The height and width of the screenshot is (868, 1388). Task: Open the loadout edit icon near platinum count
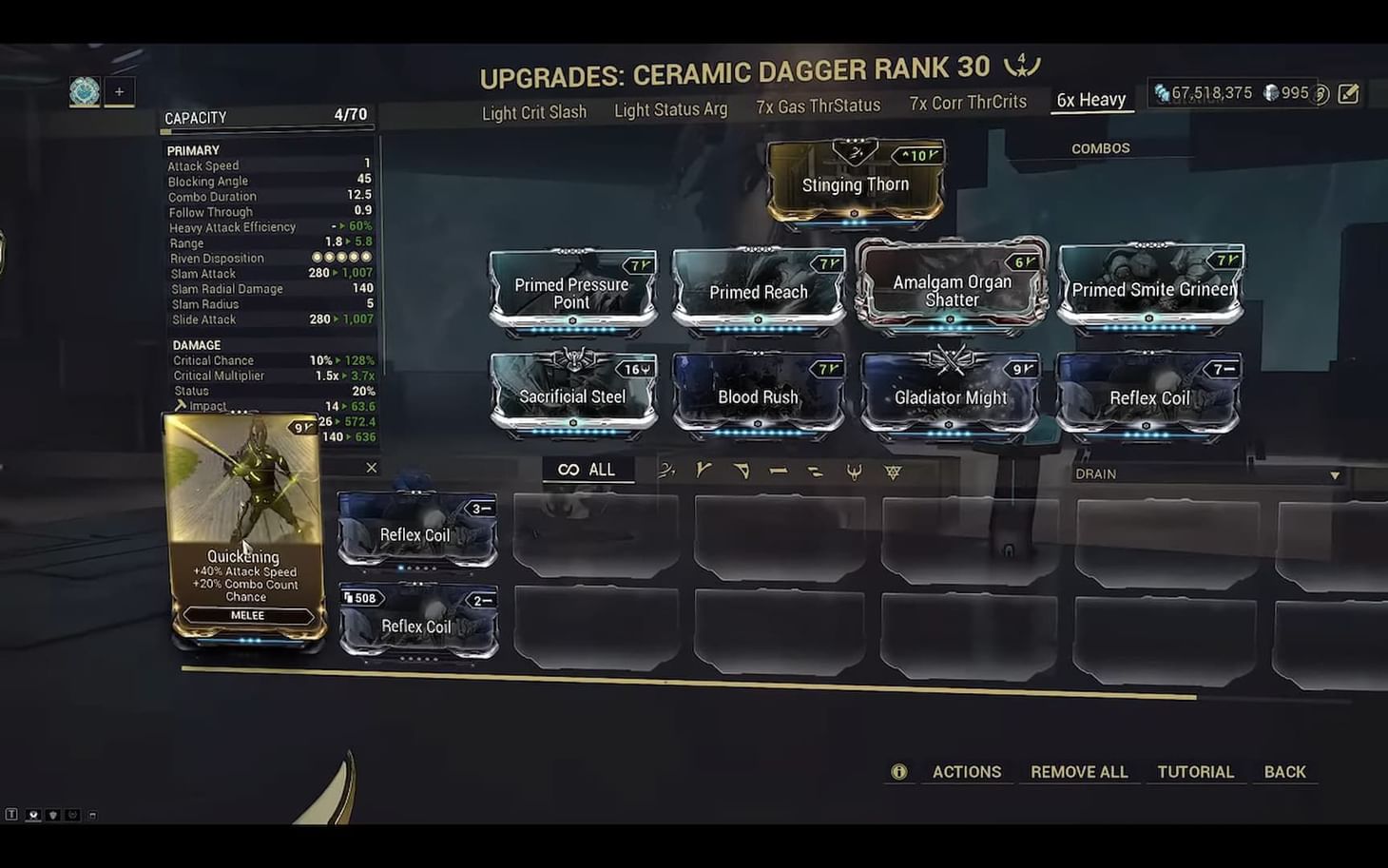[1346, 92]
